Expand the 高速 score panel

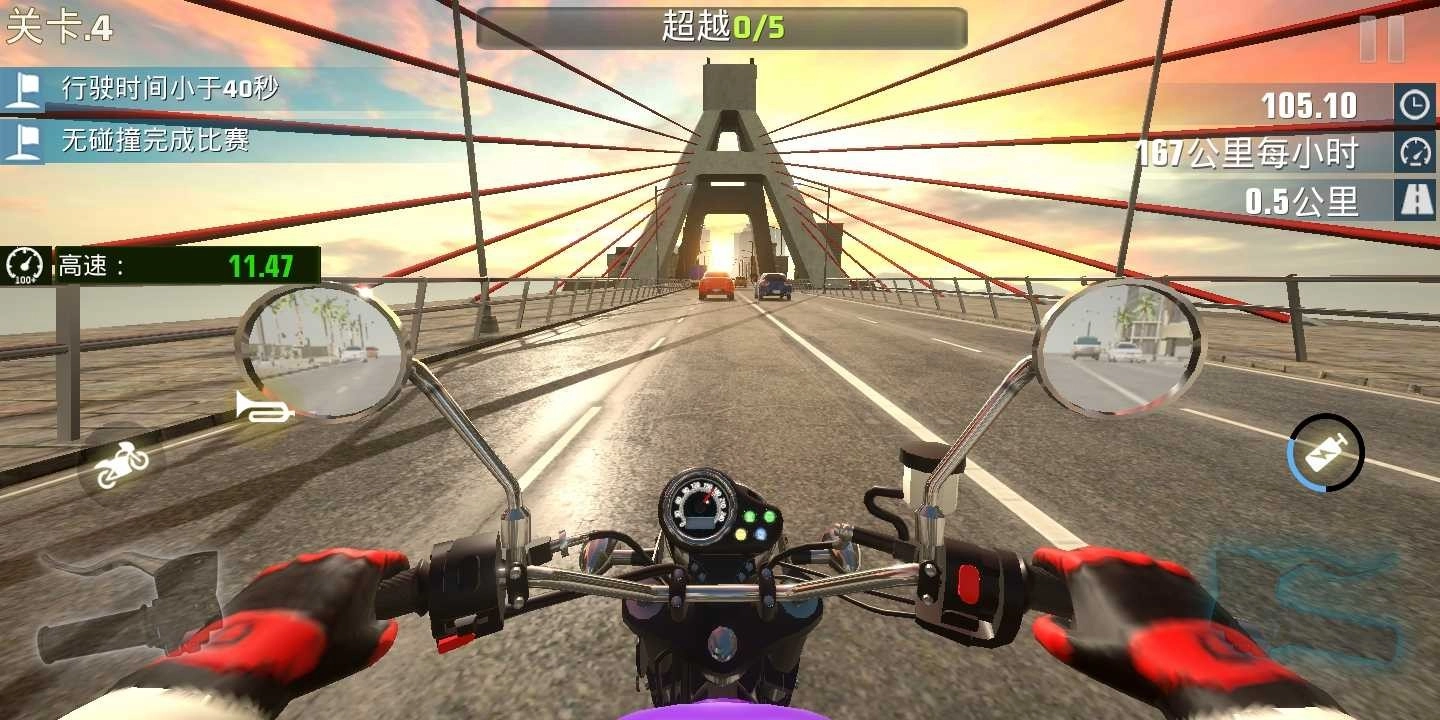point(160,265)
